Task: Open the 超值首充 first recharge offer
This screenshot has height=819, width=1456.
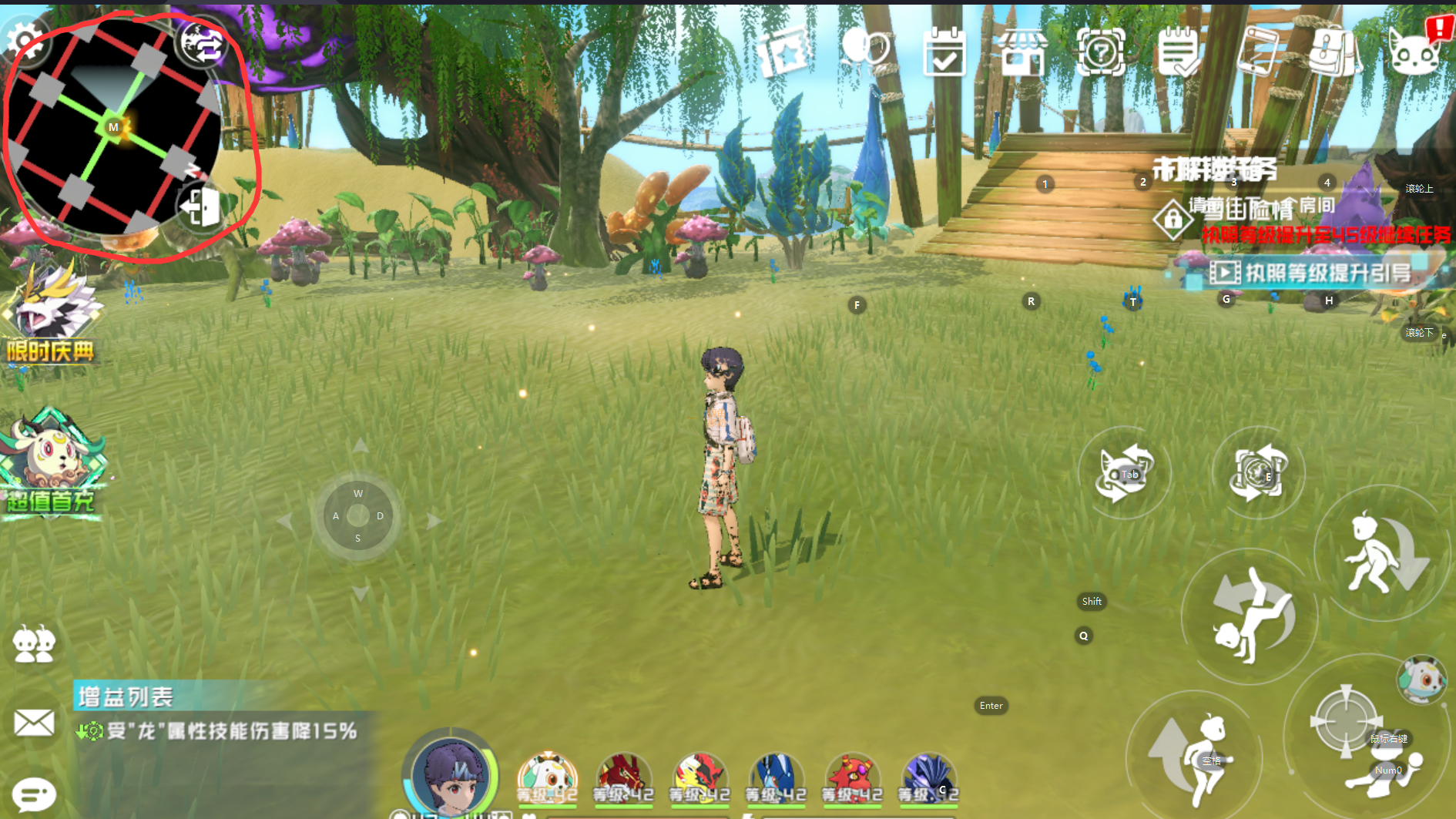Action: pos(51,465)
